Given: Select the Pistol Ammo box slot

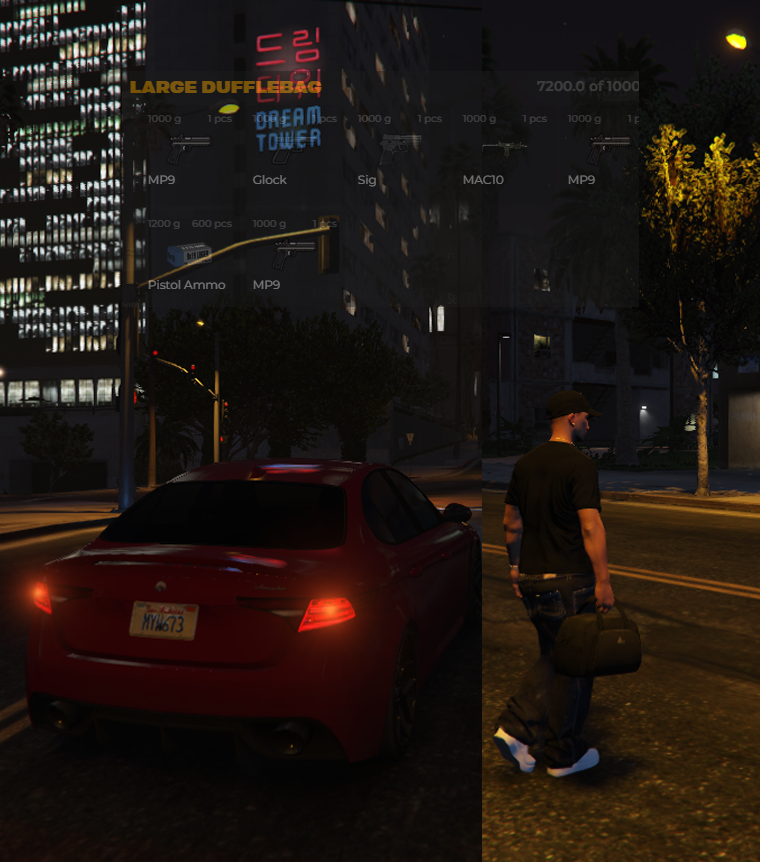Looking at the screenshot, I should pos(189,254).
